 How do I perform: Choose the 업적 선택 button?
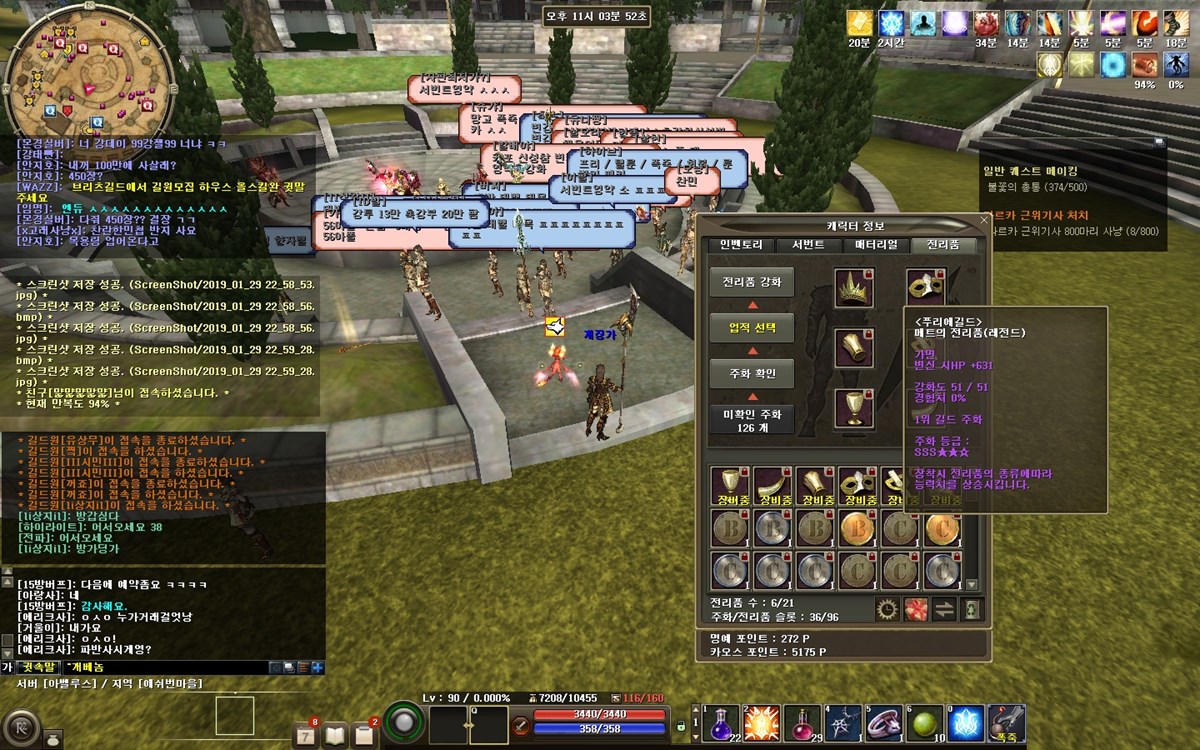tap(751, 328)
